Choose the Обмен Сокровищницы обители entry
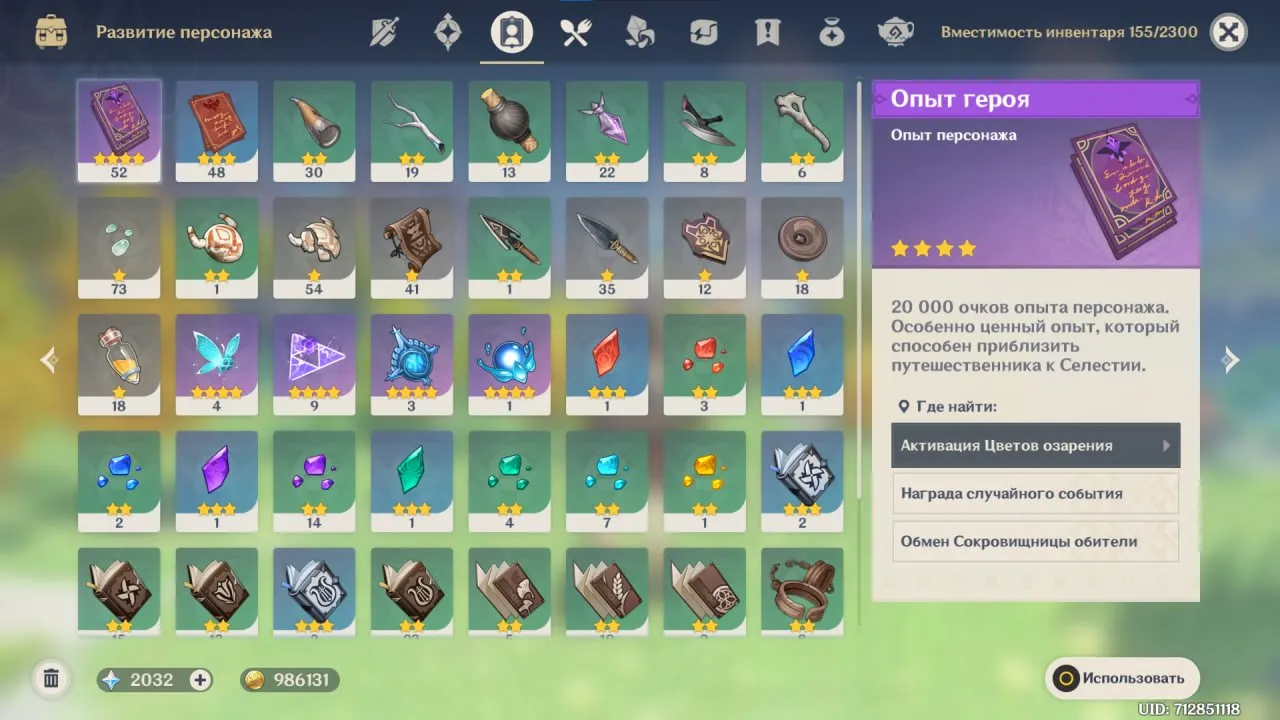 click(x=1035, y=542)
